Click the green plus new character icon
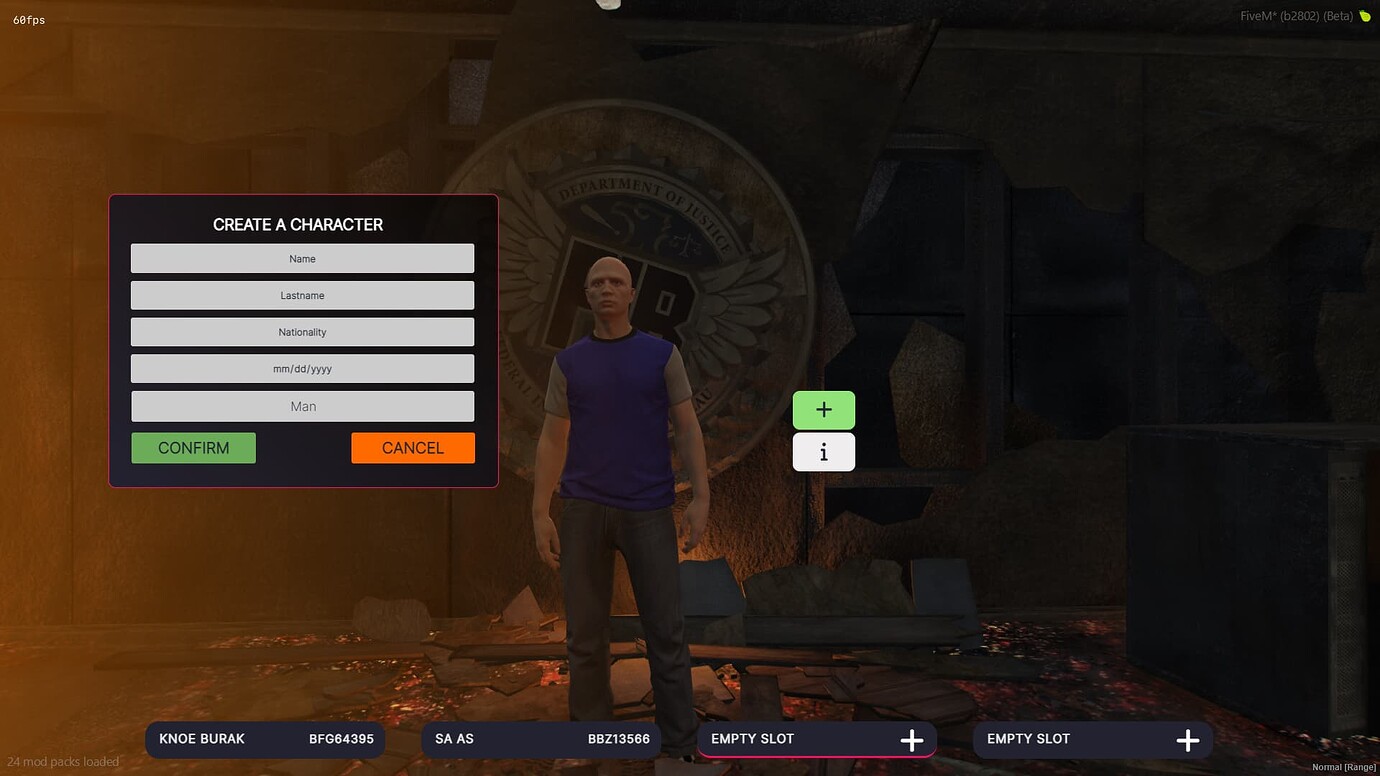This screenshot has width=1380, height=776. click(823, 409)
